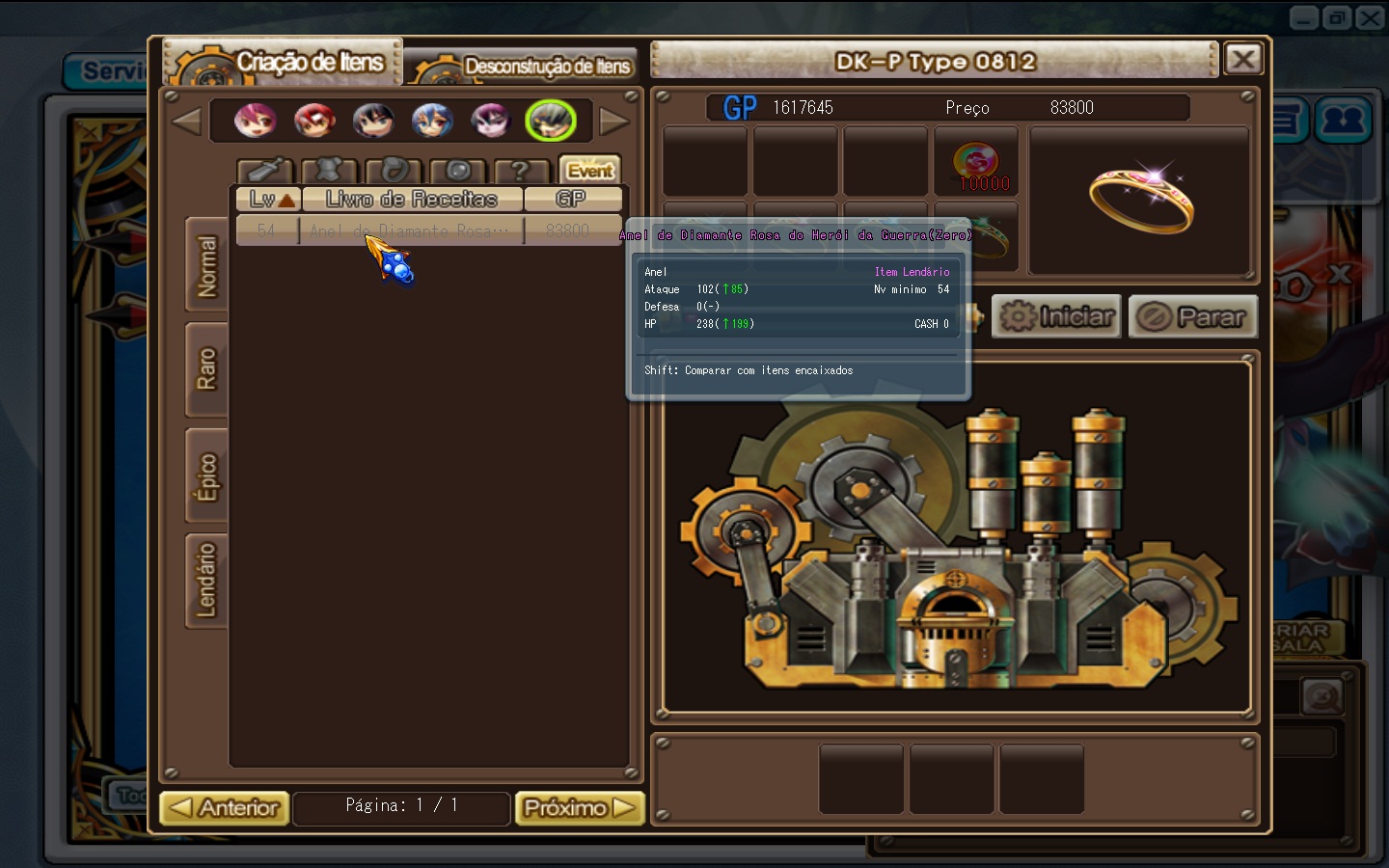Start crafting with the Iniciar button
Screen dimensions: 1389x868
point(1056,316)
